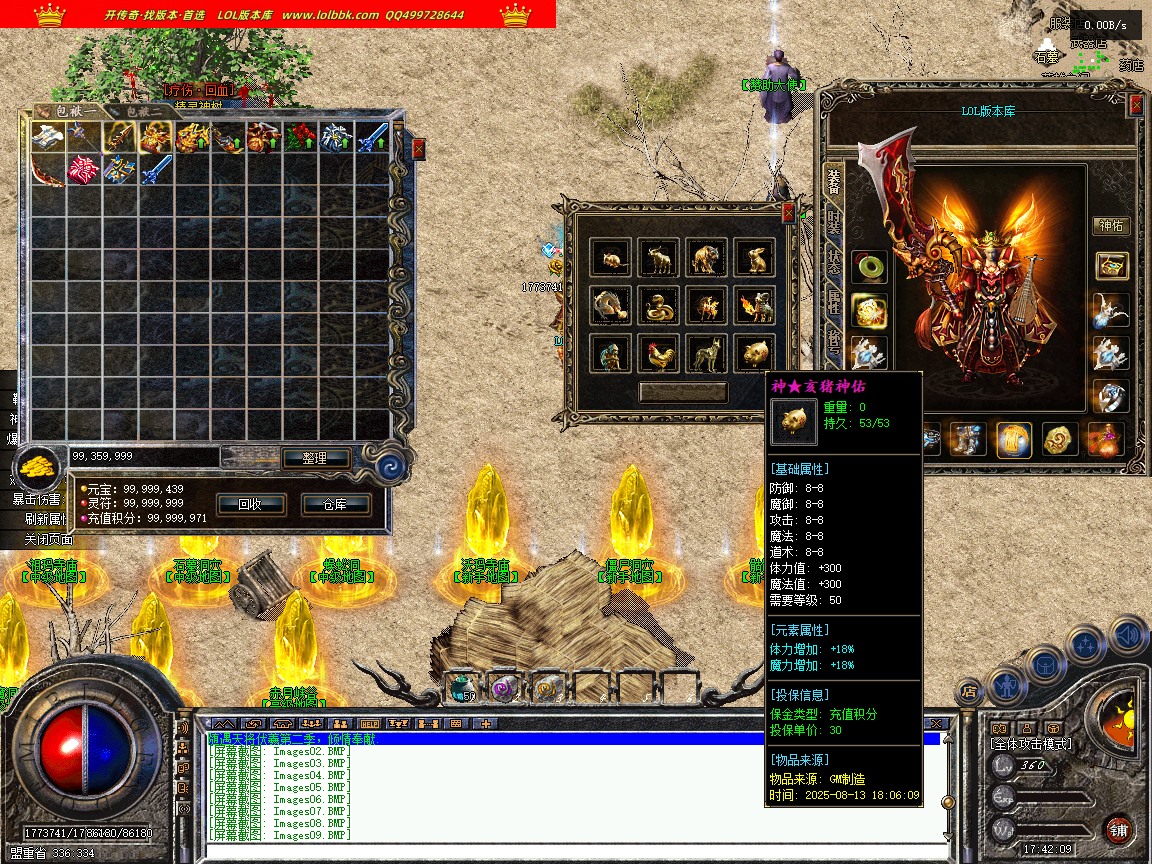The width and height of the screenshot is (1152, 864).
Task: Close the zodiac panel
Action: pos(788,211)
